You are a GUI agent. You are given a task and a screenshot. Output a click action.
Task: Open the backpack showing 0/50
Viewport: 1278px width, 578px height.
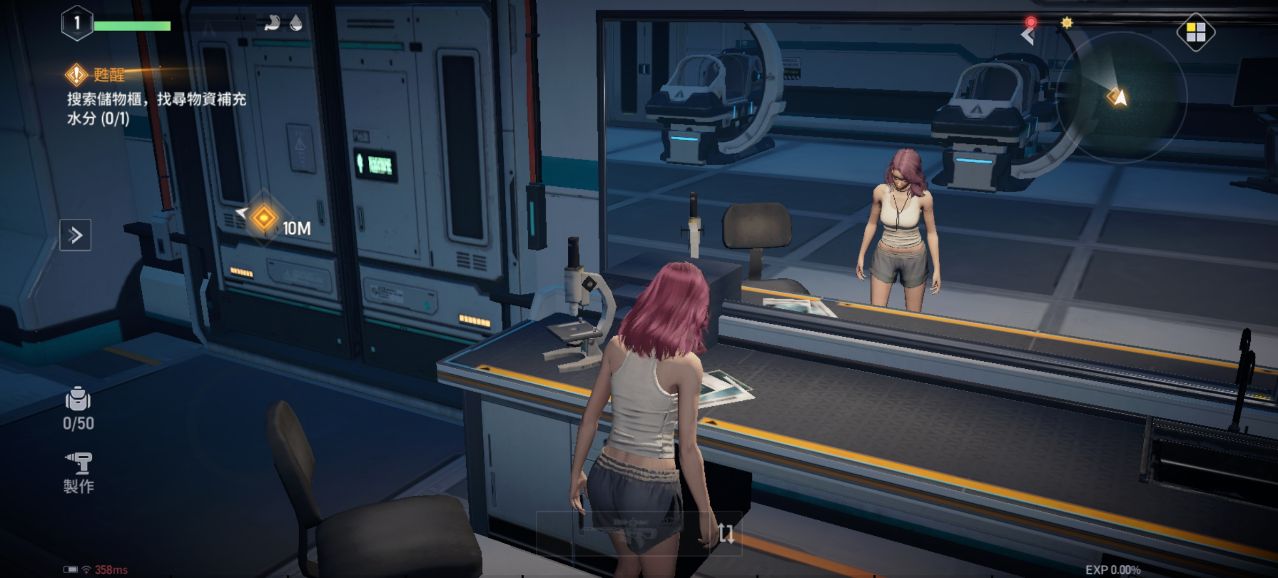coord(78,407)
